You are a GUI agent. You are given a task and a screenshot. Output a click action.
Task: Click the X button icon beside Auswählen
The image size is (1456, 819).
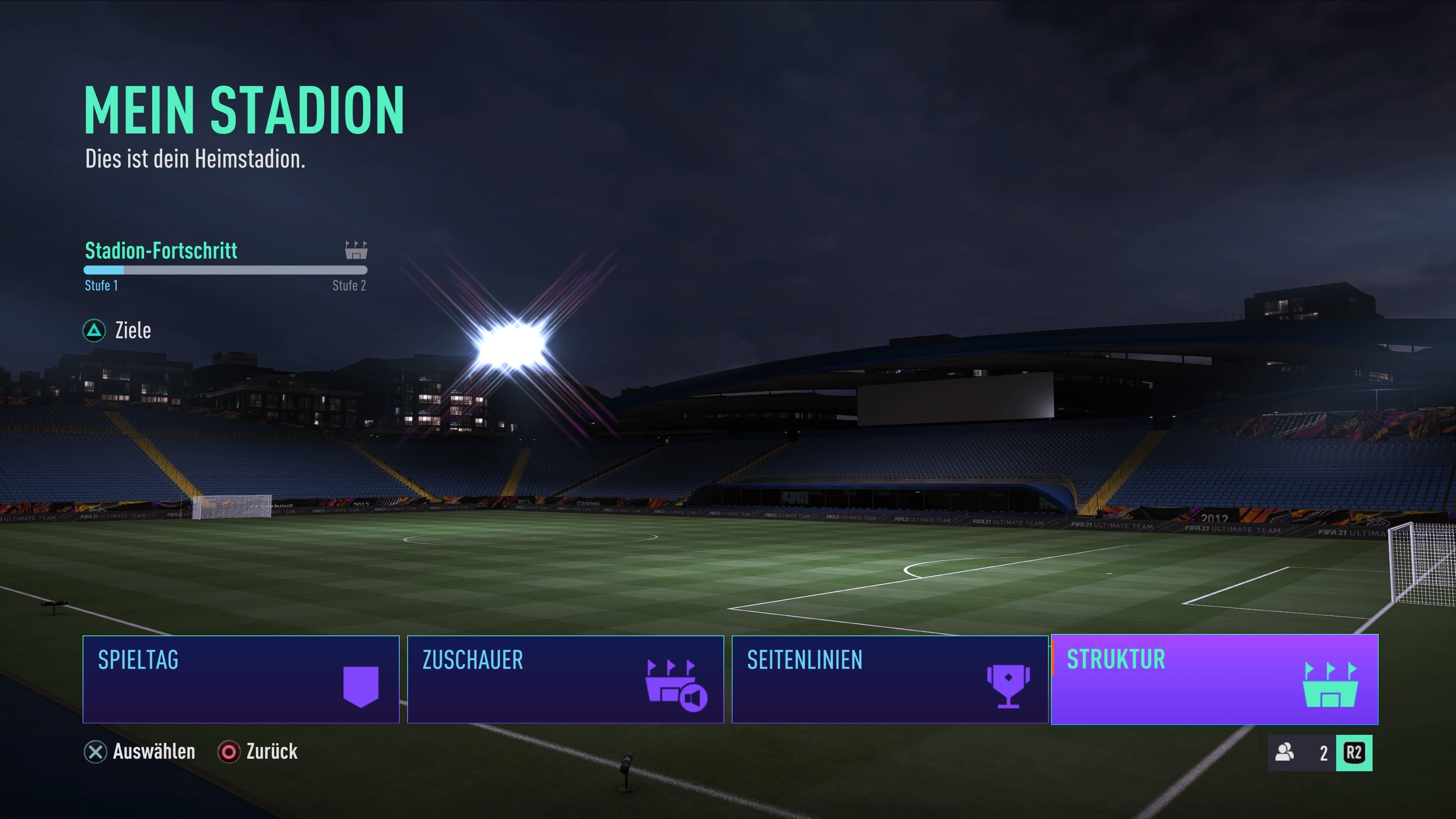click(x=96, y=752)
